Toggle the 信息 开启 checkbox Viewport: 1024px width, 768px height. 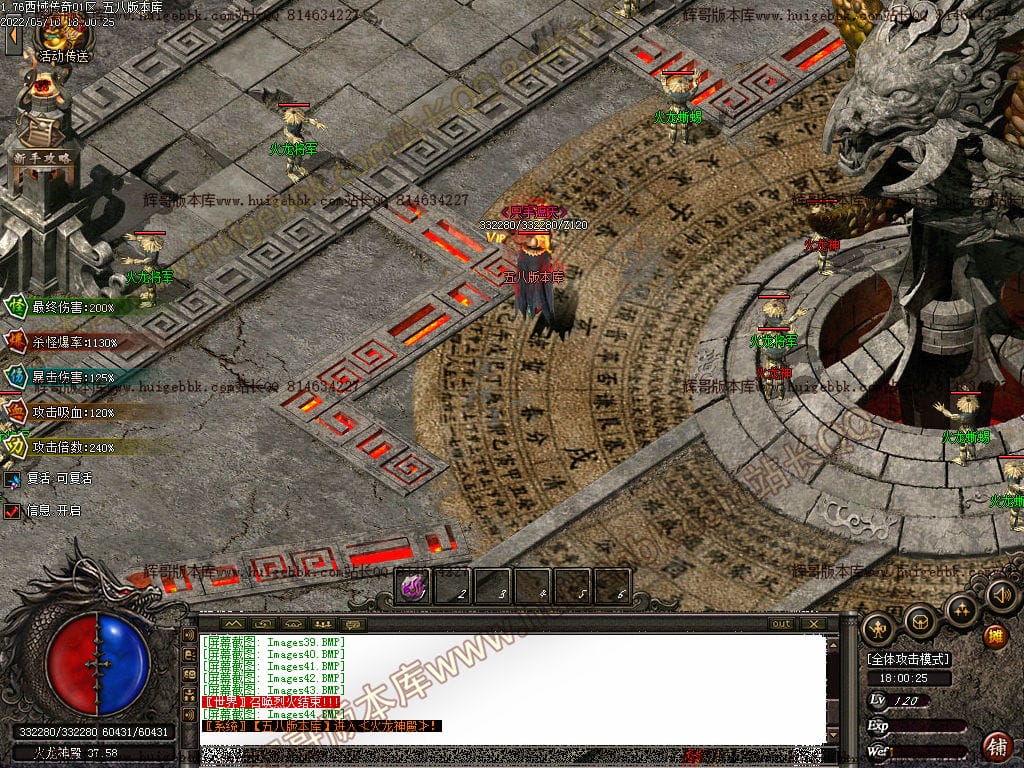[12, 511]
